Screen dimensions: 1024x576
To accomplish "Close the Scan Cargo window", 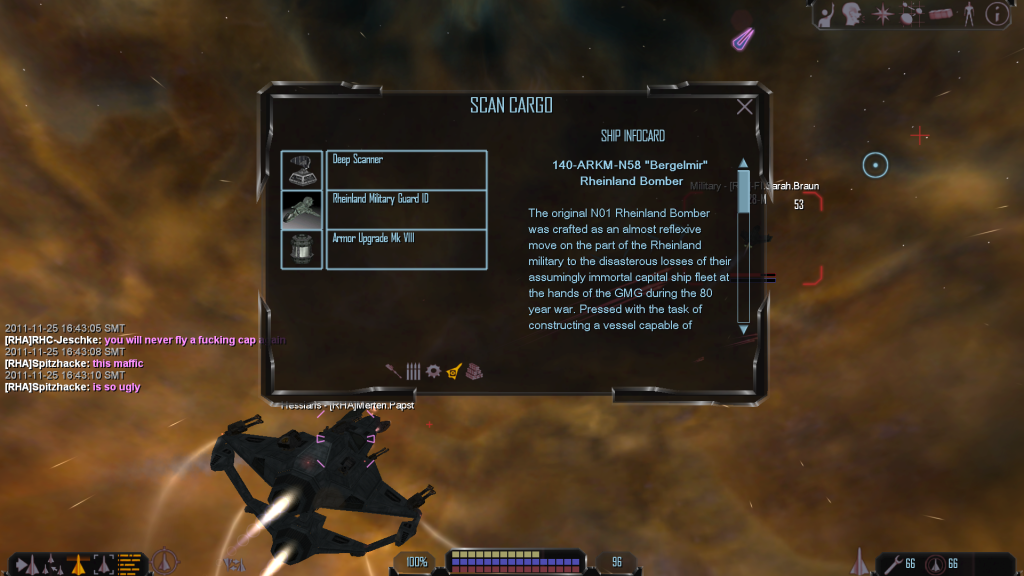I will (745, 107).
